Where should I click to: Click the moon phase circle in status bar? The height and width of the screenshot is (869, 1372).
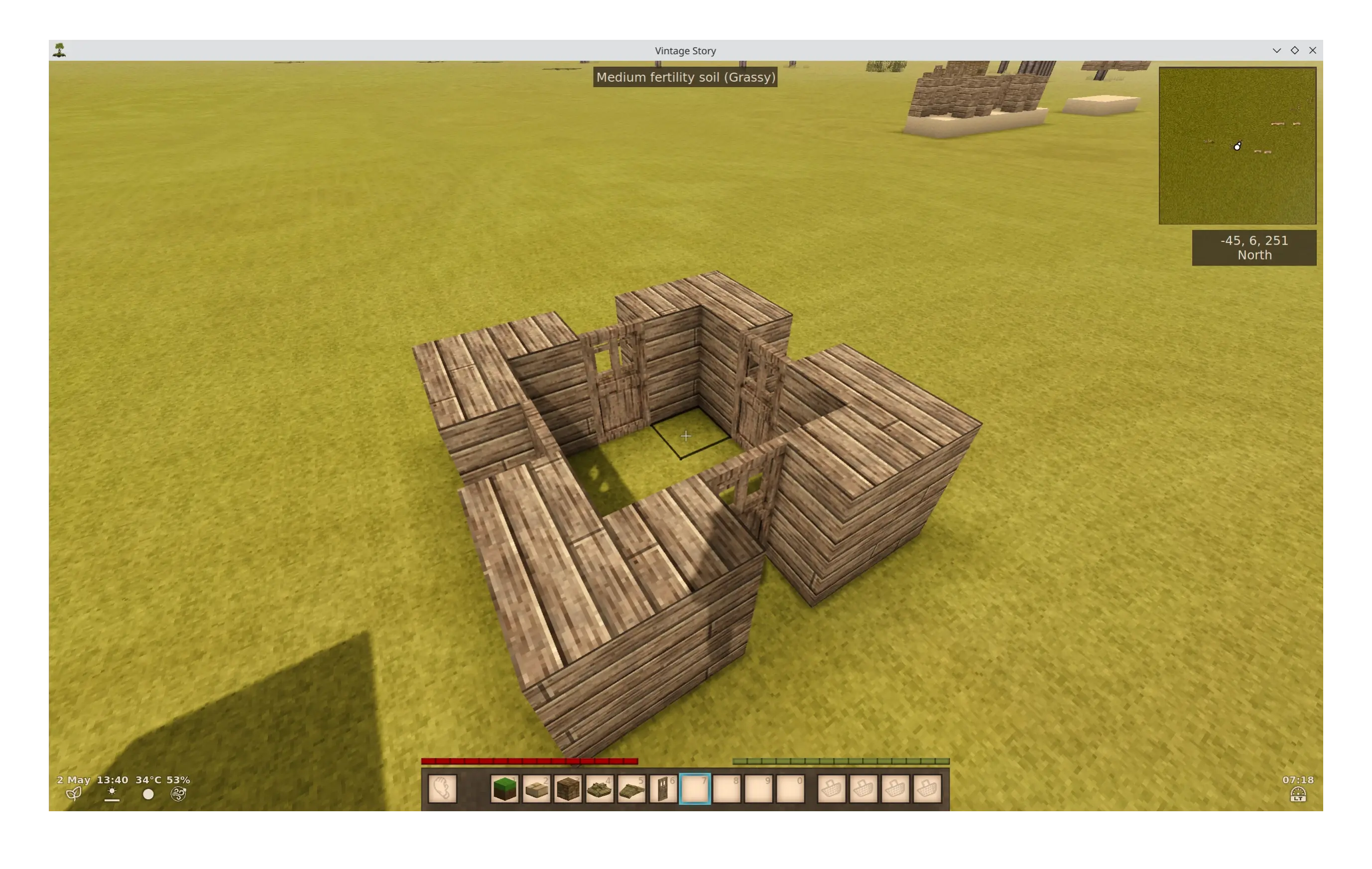pyautogui.click(x=148, y=794)
